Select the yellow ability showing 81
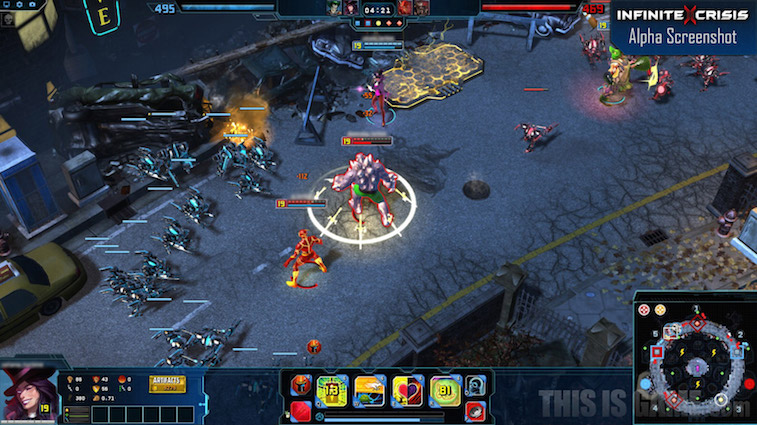Screen dimensions: 757x425 (x=444, y=390)
